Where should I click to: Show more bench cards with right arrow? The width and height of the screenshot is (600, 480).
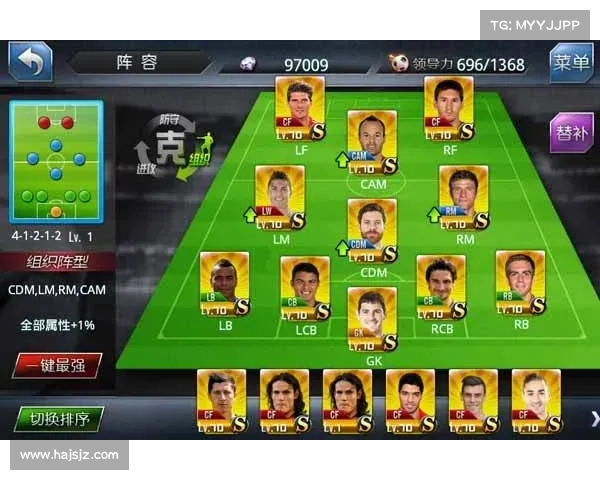[593, 418]
